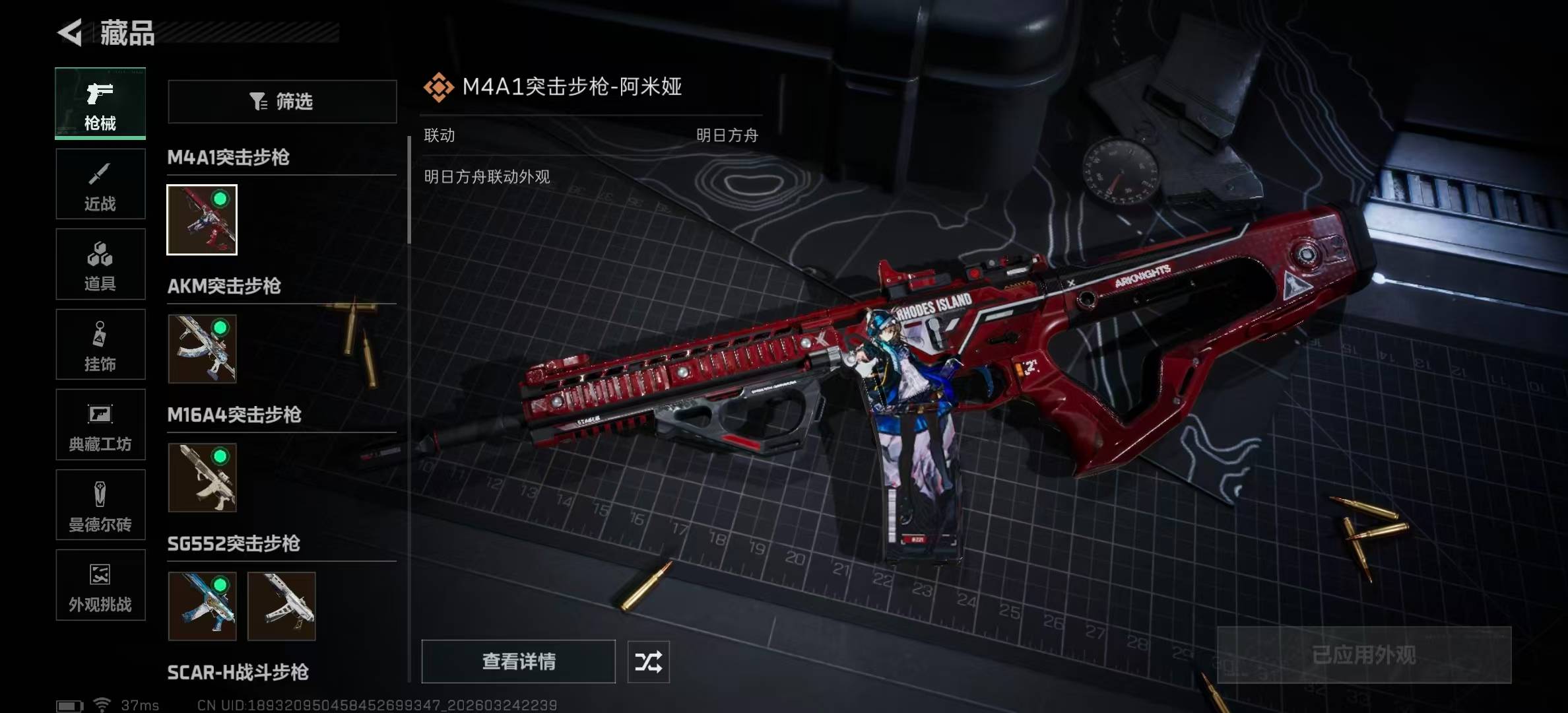Viewport: 1568px width, 713px height.
Task: Open the 筛选 filter options
Action: pos(282,102)
